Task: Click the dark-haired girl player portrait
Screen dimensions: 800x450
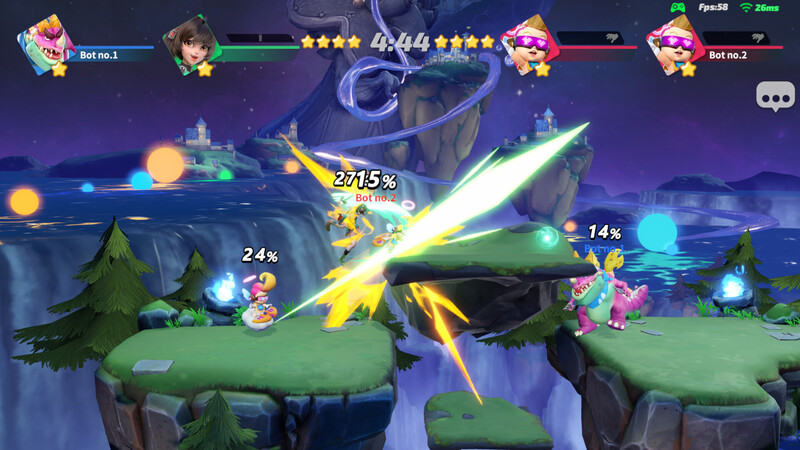Action: pos(190,43)
